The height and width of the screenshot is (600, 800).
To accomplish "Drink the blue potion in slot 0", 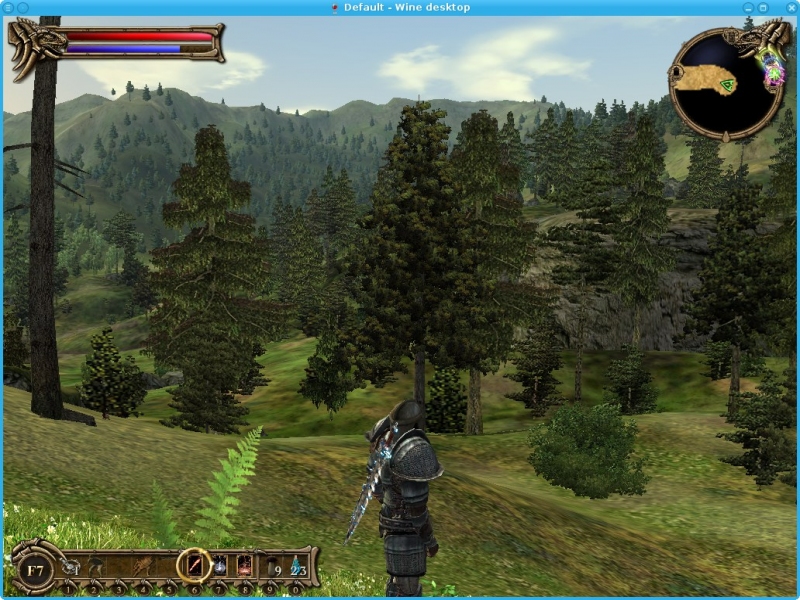I will click(x=297, y=567).
